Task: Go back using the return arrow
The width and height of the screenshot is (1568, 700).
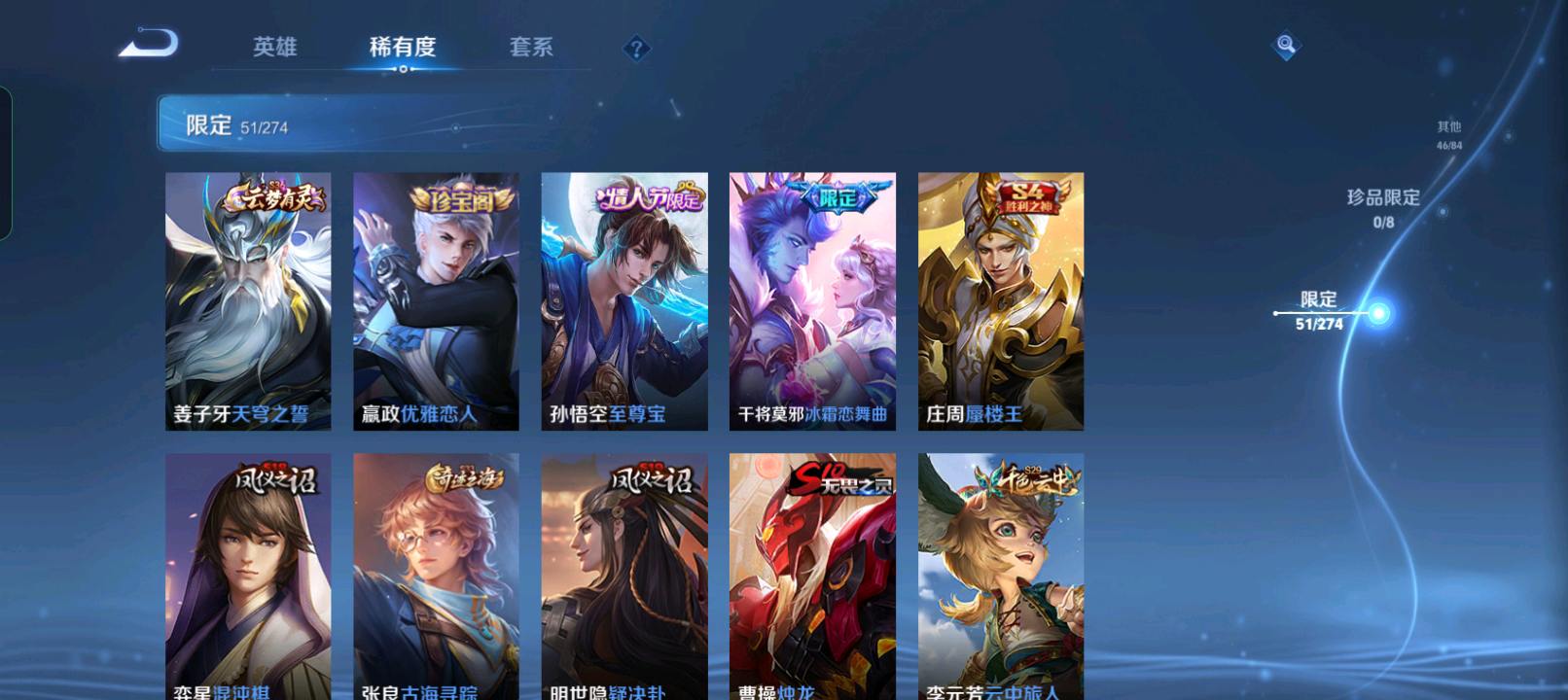Action: click(x=149, y=45)
